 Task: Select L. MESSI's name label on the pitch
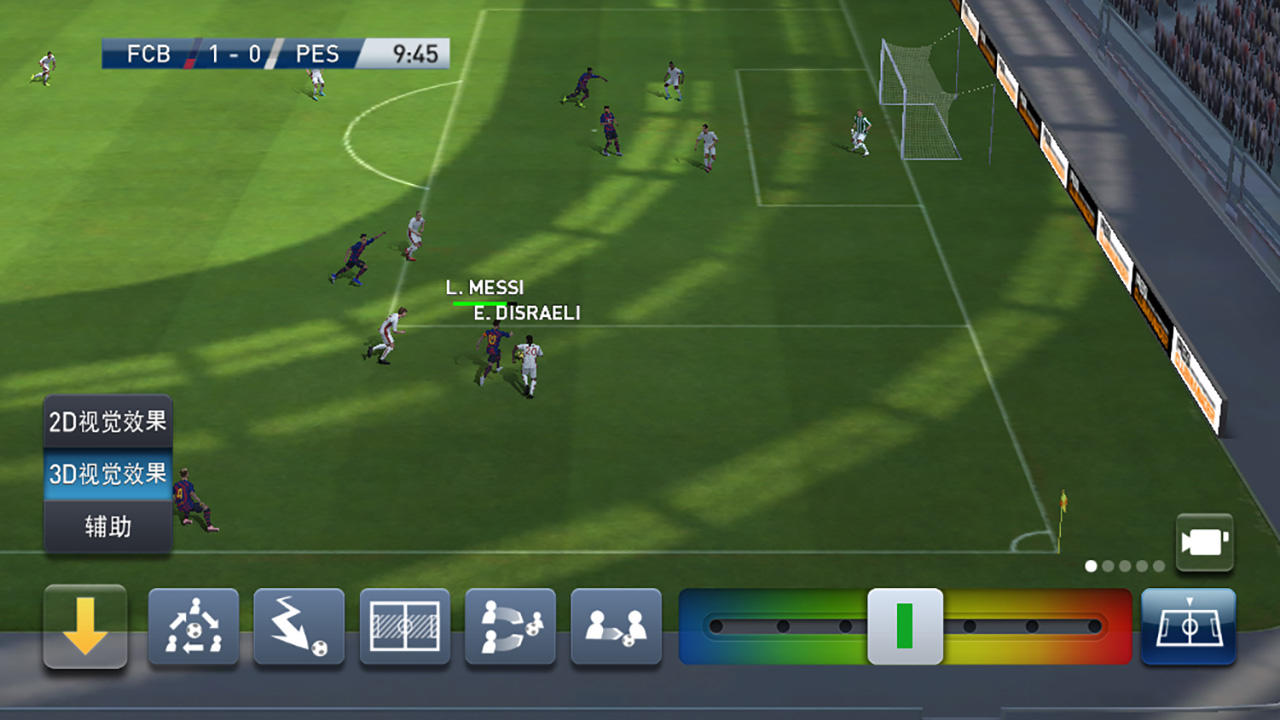point(484,288)
